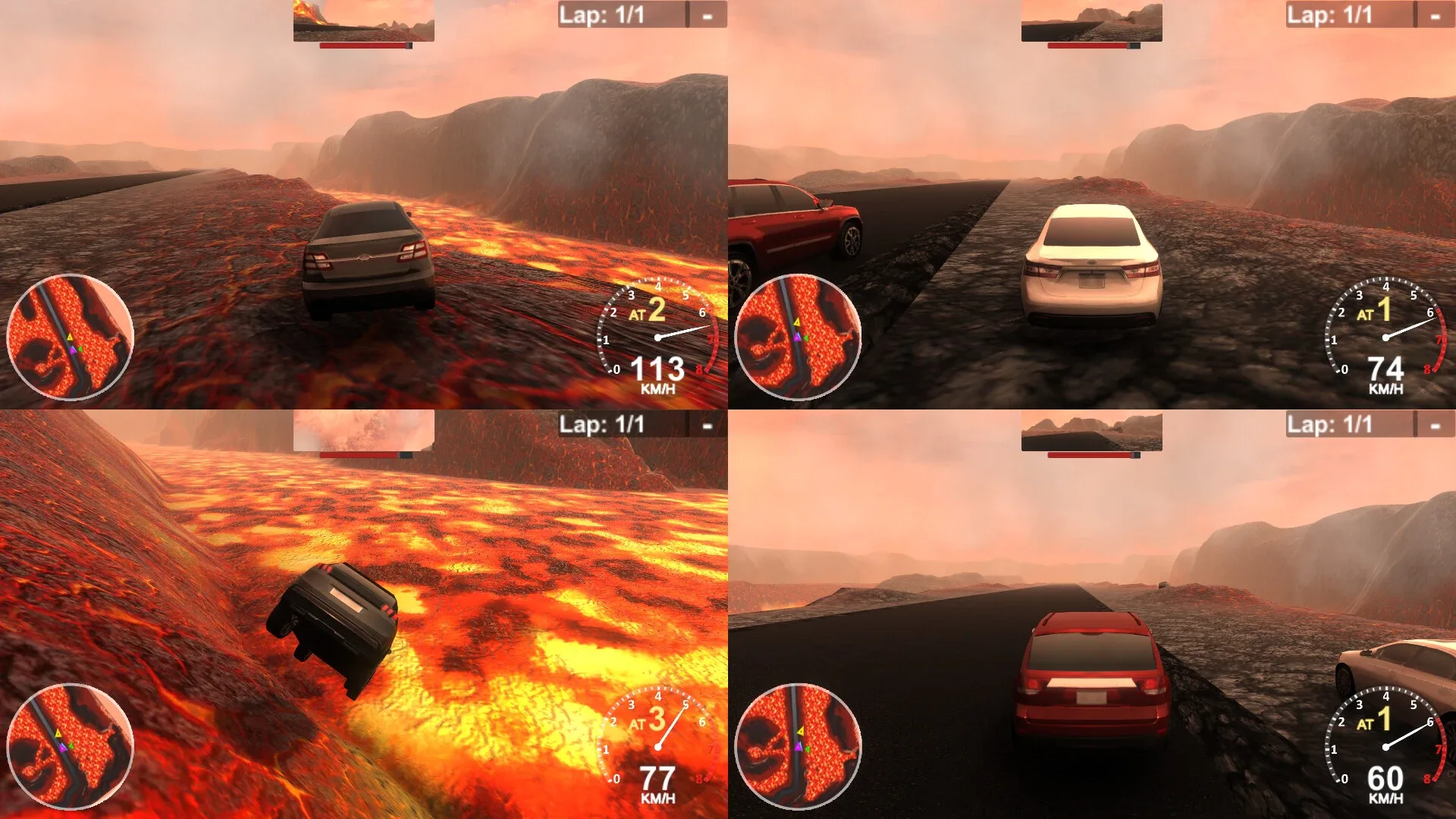
Task: Click Player 2's red health bar
Action: [x=1089, y=47]
